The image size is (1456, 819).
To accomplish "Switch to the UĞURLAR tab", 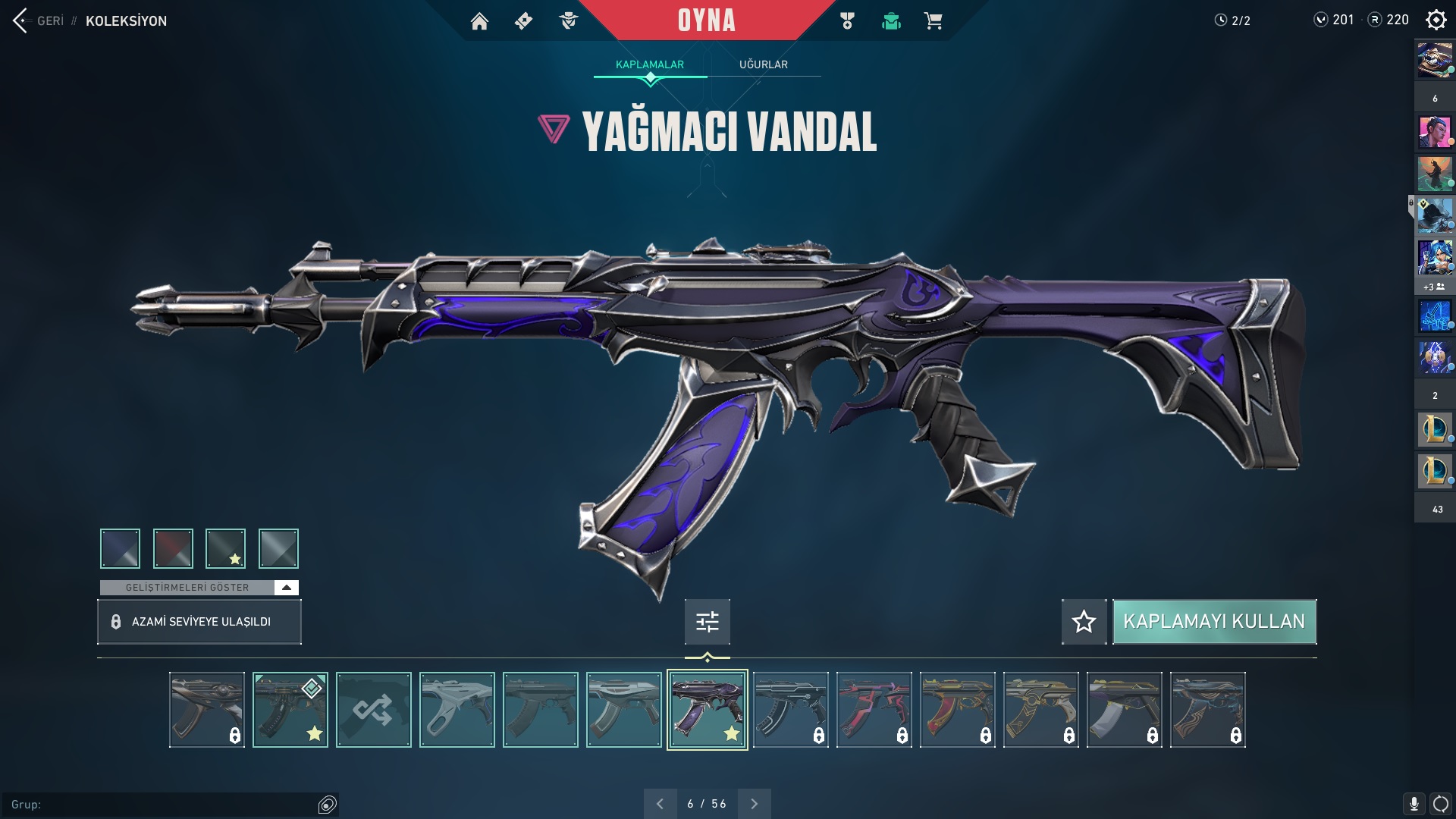I will pyautogui.click(x=764, y=64).
